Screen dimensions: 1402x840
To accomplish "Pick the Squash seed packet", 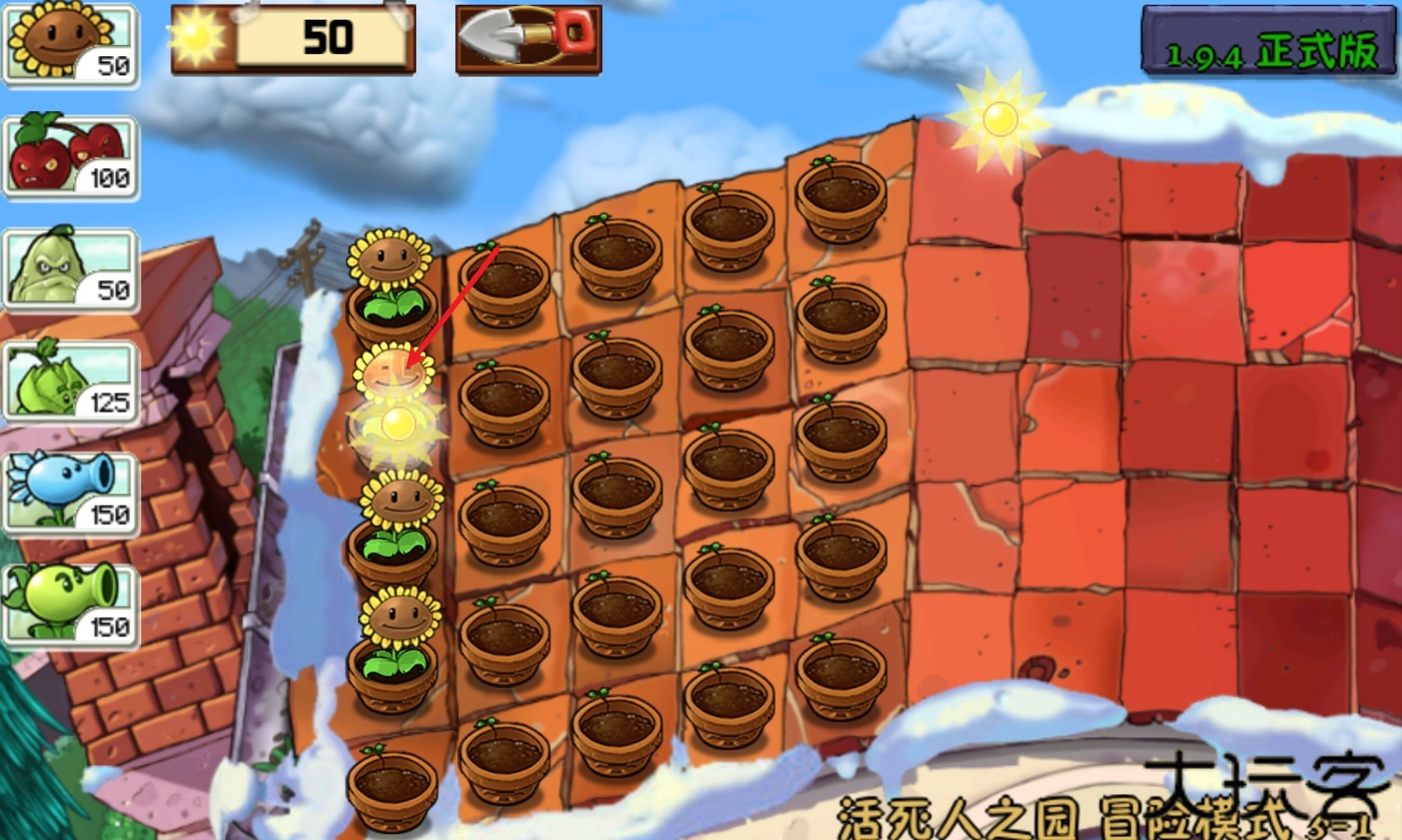I will (70, 270).
